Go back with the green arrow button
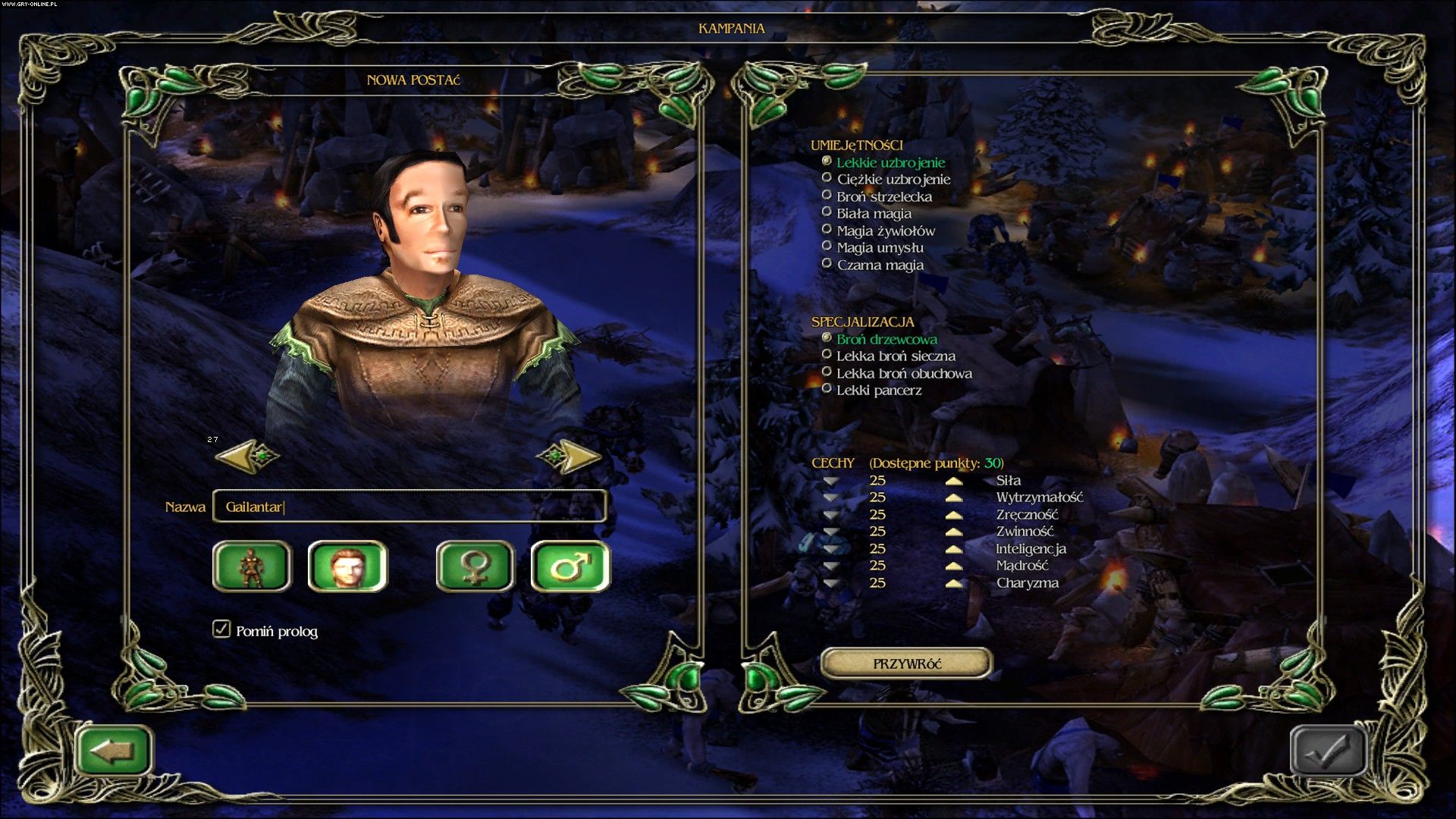This screenshot has width=1456, height=819. [114, 751]
